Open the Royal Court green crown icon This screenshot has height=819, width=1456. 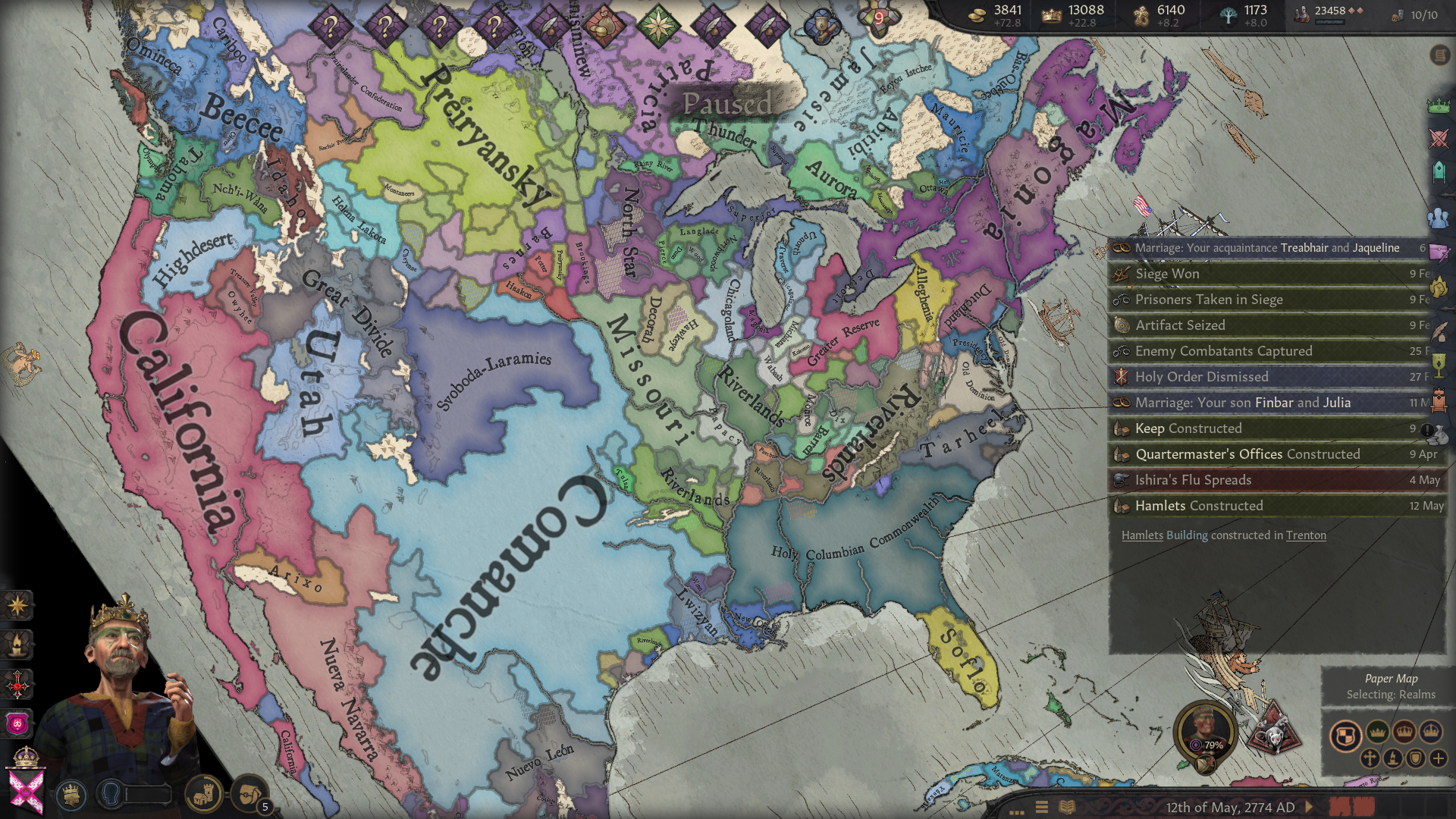coord(1439,105)
